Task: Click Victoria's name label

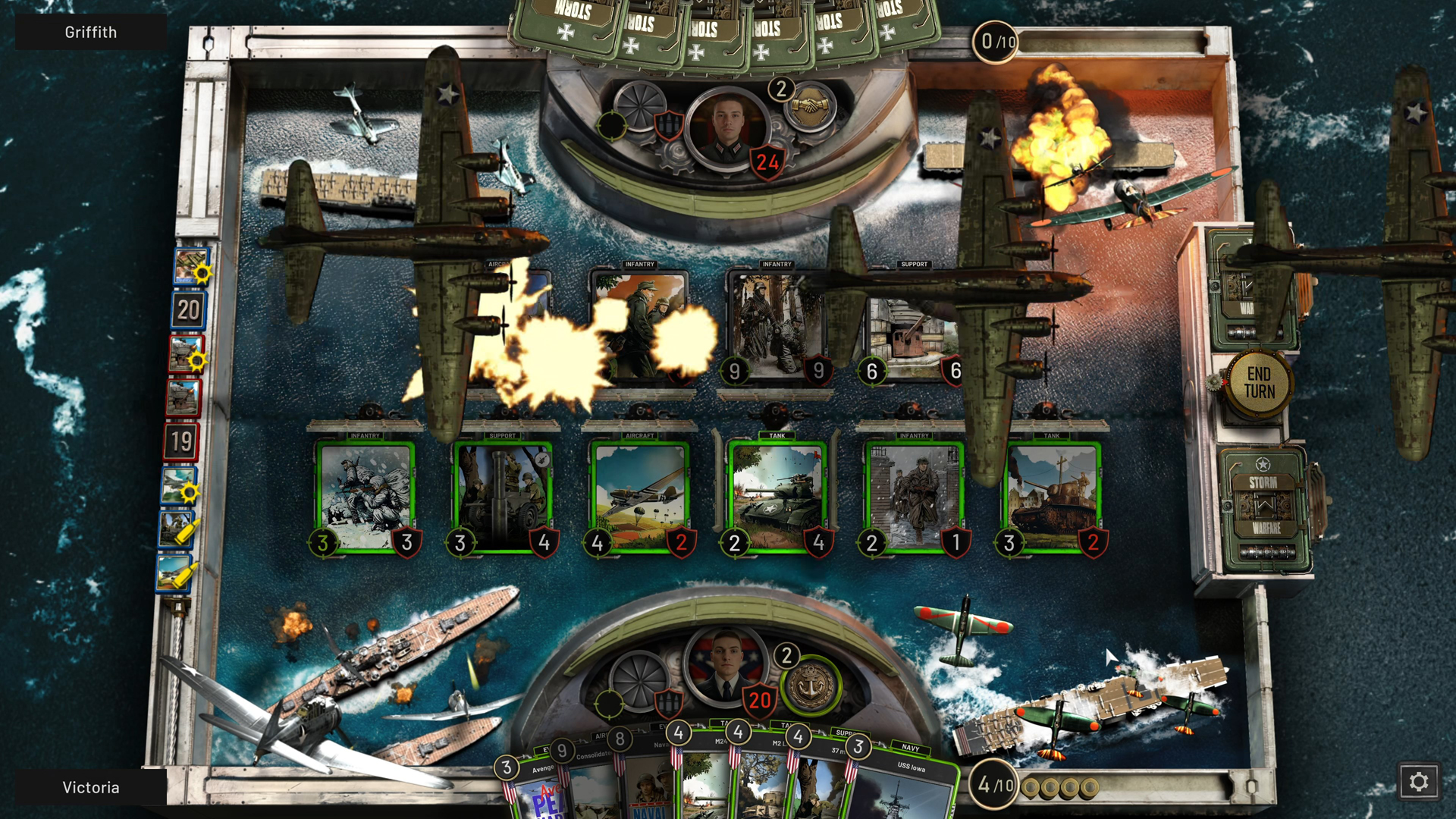Action: pyautogui.click(x=90, y=787)
